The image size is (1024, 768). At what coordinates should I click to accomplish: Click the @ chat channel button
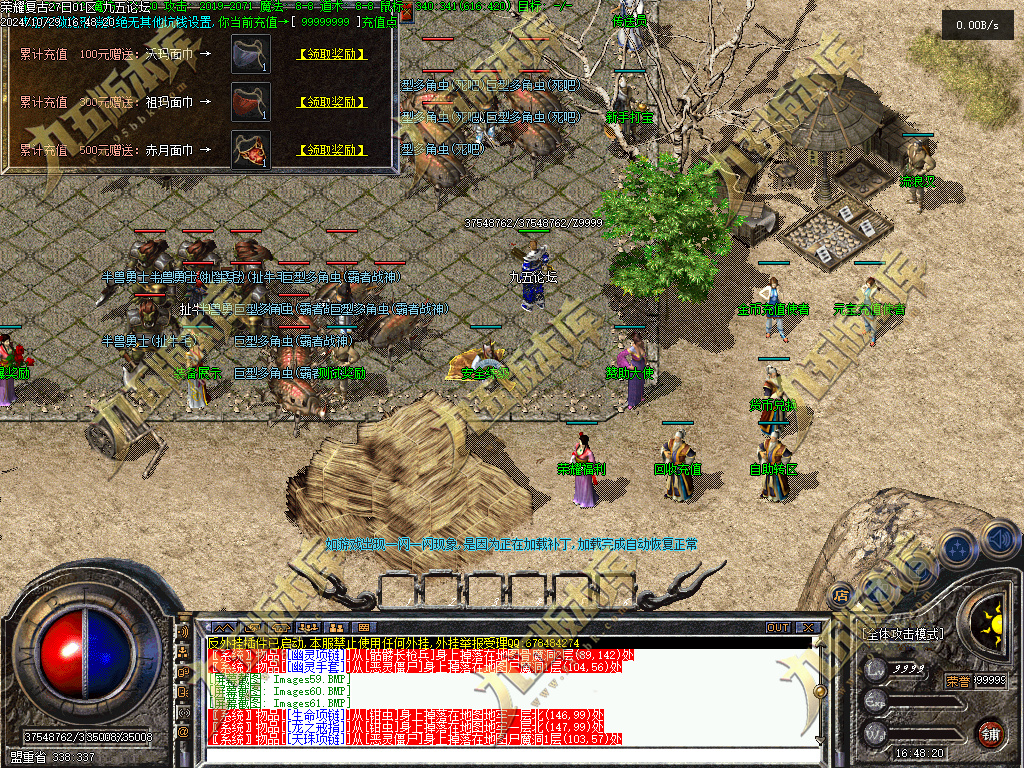[x=183, y=732]
